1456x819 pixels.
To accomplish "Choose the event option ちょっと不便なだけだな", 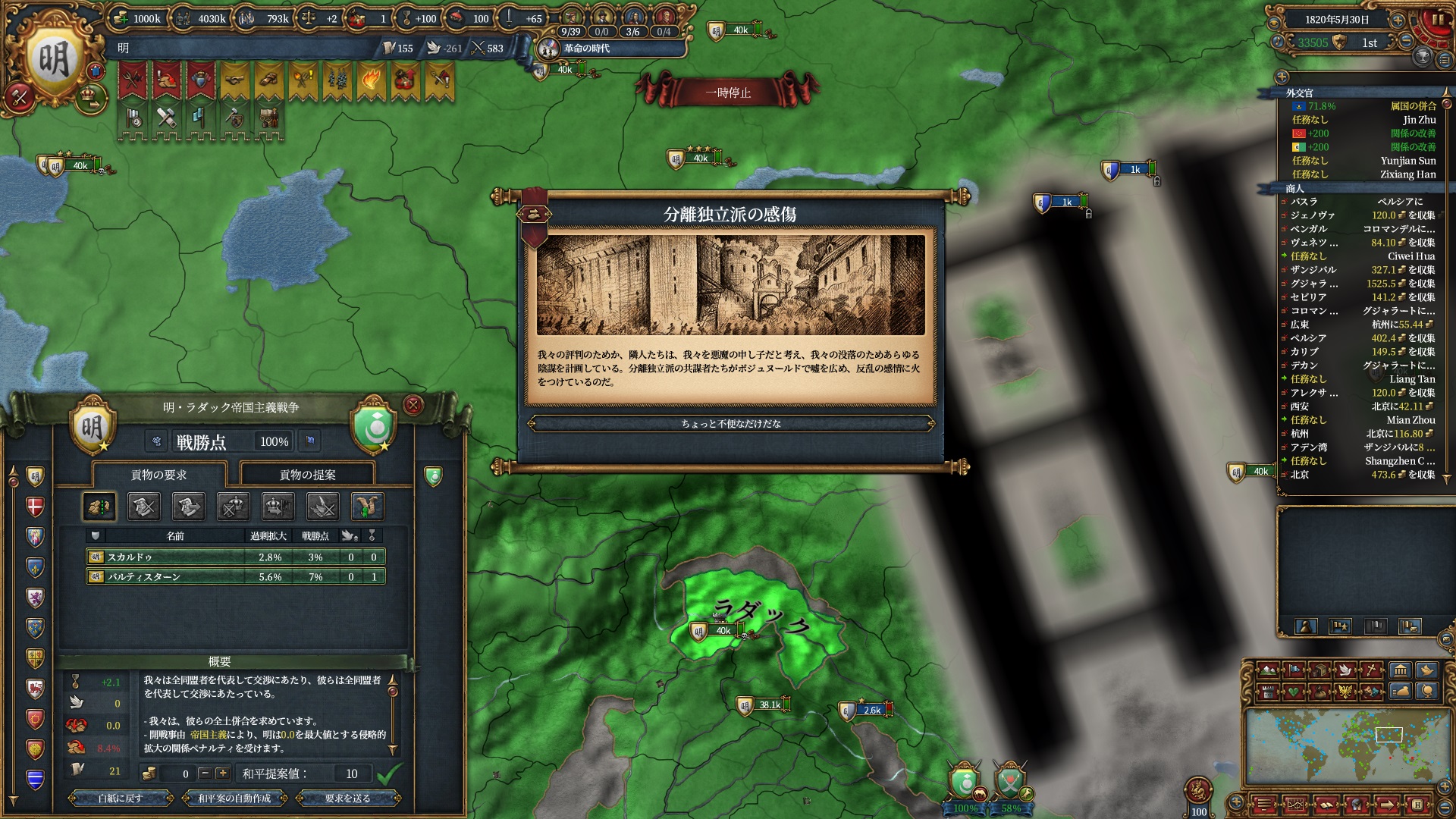I will pos(730,424).
